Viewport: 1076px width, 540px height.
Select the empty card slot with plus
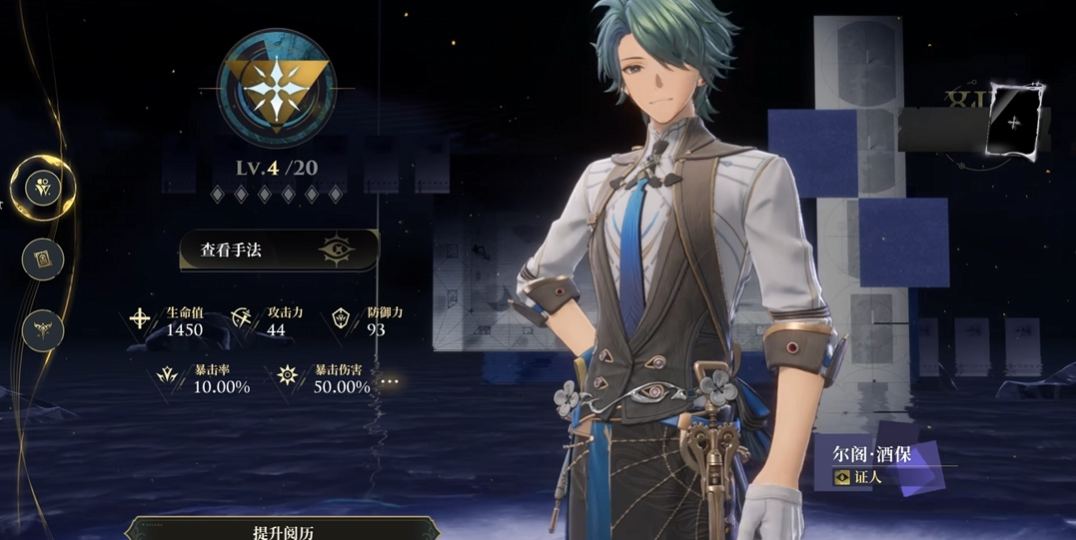click(1014, 122)
